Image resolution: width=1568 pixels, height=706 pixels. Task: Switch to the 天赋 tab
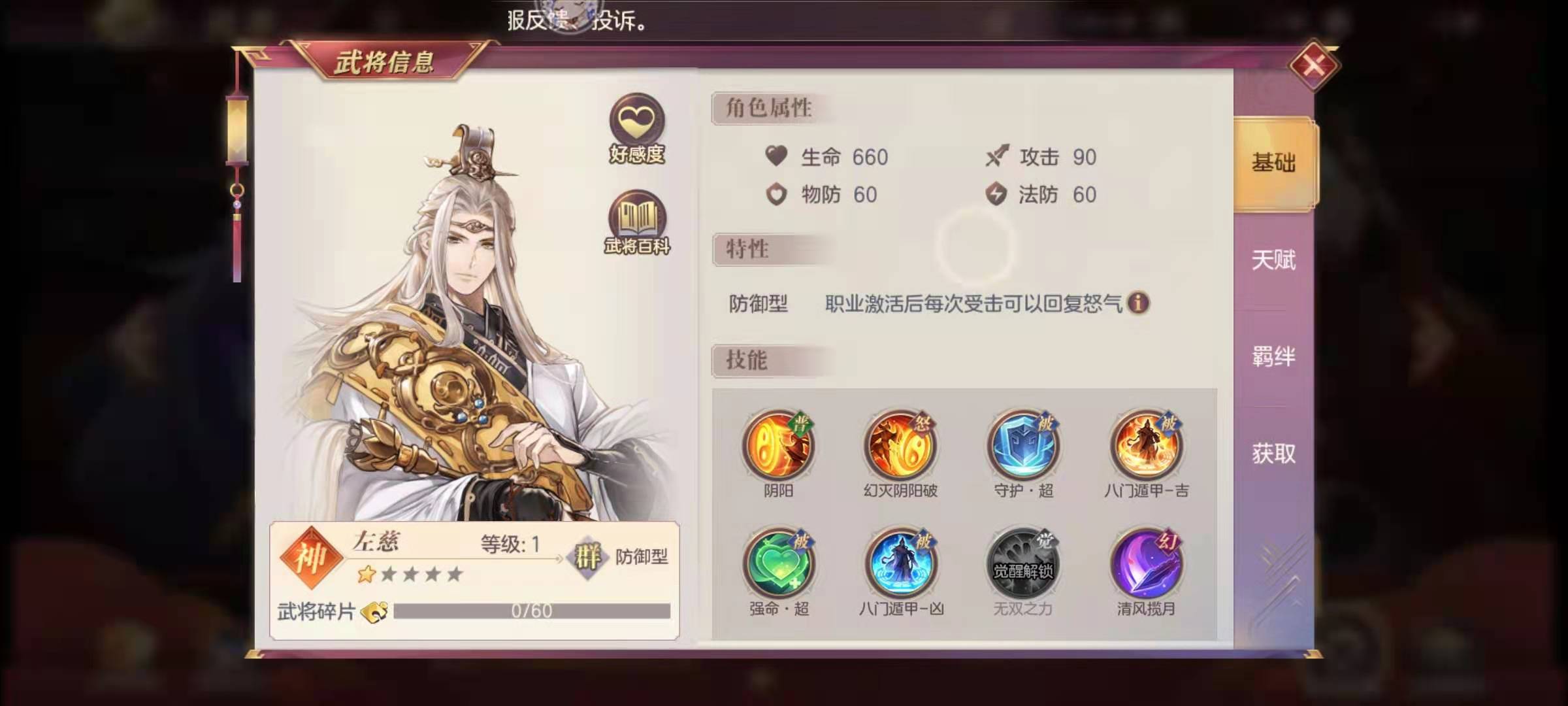click(1273, 260)
